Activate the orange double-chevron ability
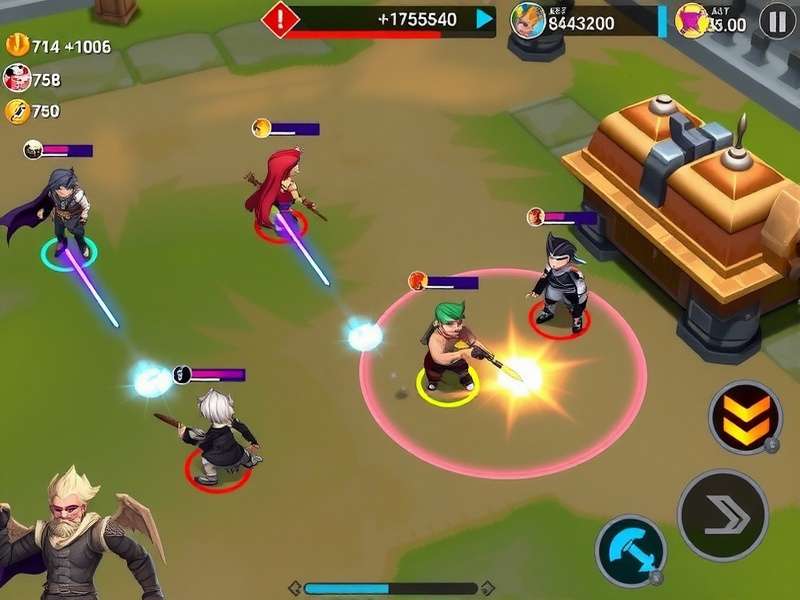The image size is (800, 600). coord(745,417)
